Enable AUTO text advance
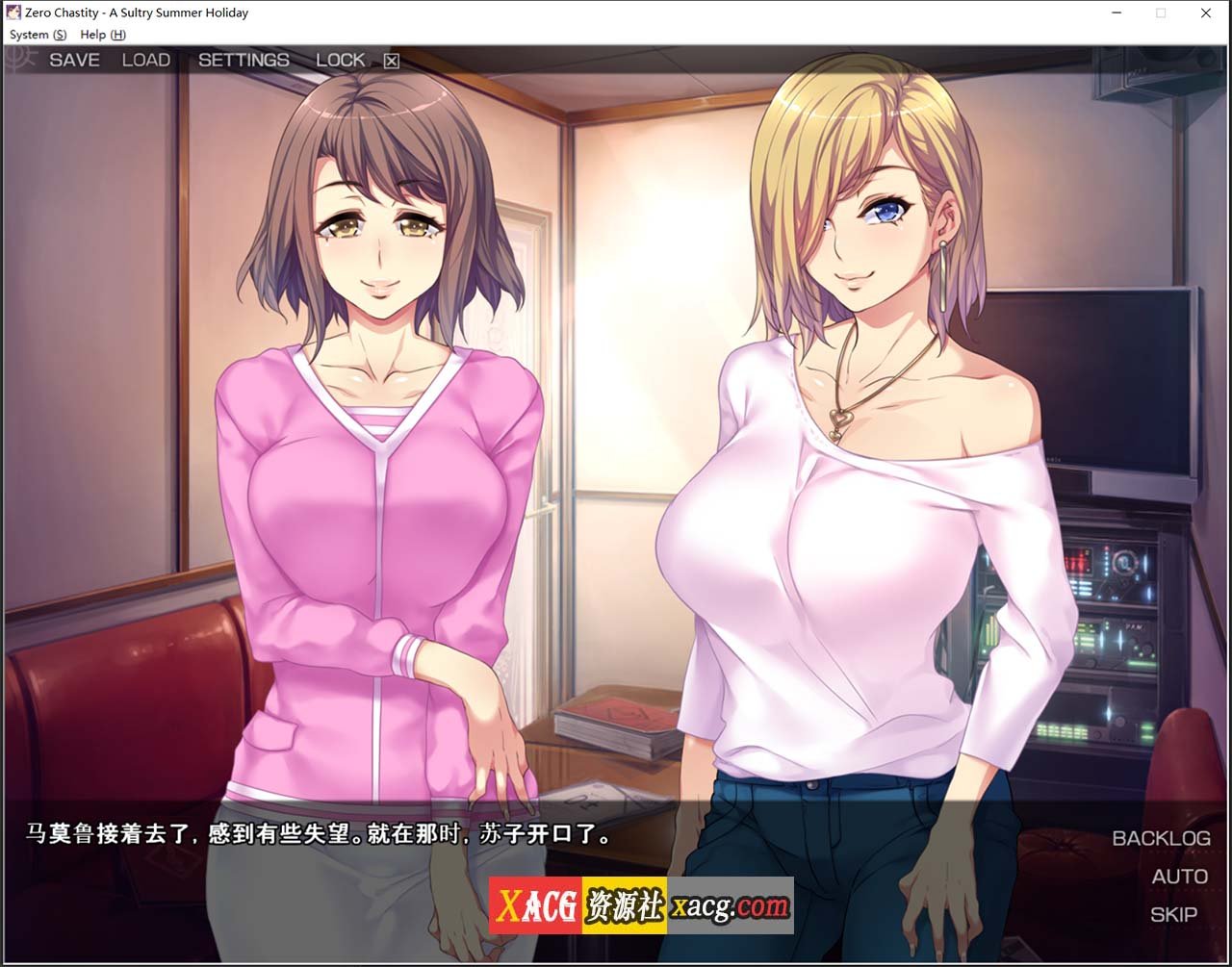 pos(1179,877)
